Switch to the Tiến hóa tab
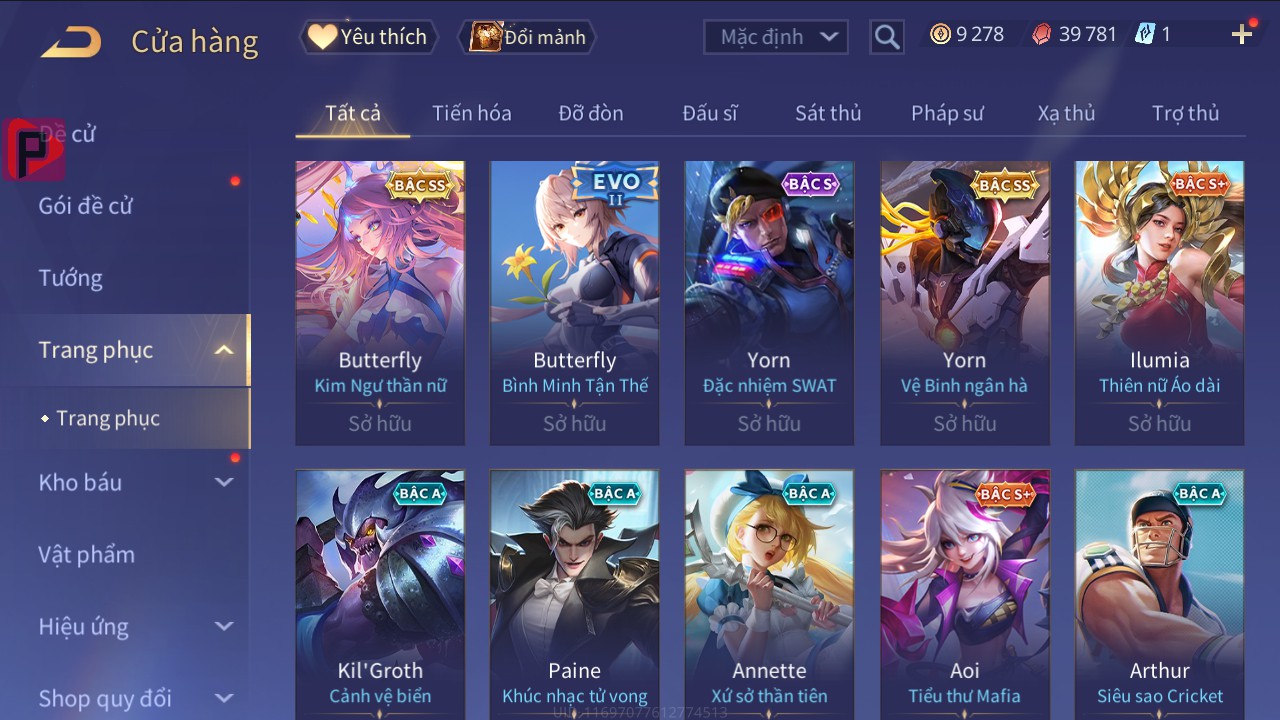 click(471, 113)
